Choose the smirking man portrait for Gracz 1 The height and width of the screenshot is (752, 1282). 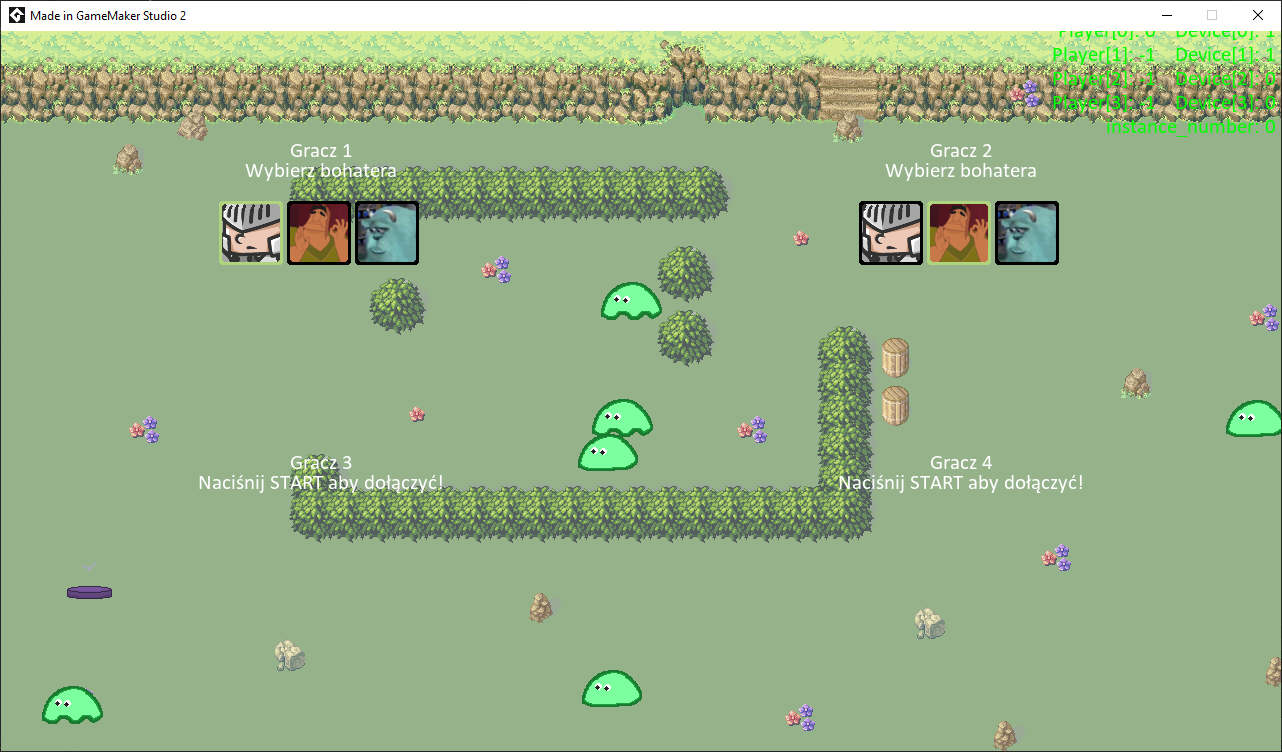pyautogui.click(x=319, y=233)
